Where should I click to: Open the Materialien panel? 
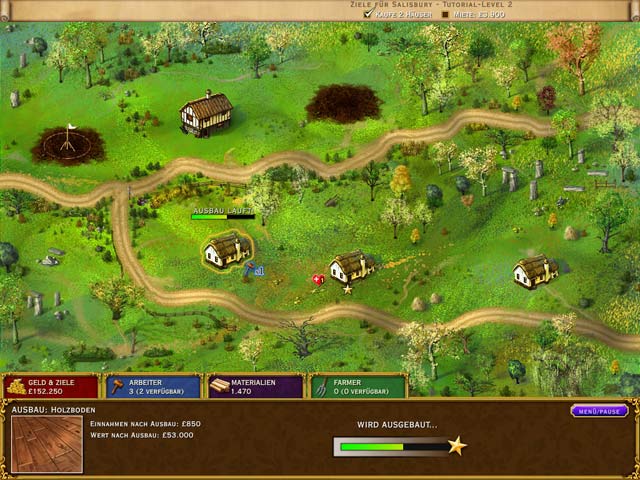click(255, 386)
